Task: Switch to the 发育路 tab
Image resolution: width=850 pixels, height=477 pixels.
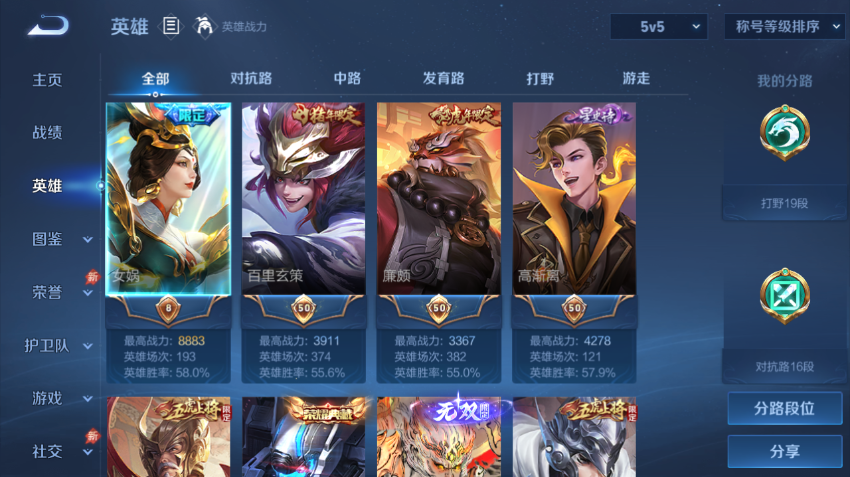Action: [443, 79]
